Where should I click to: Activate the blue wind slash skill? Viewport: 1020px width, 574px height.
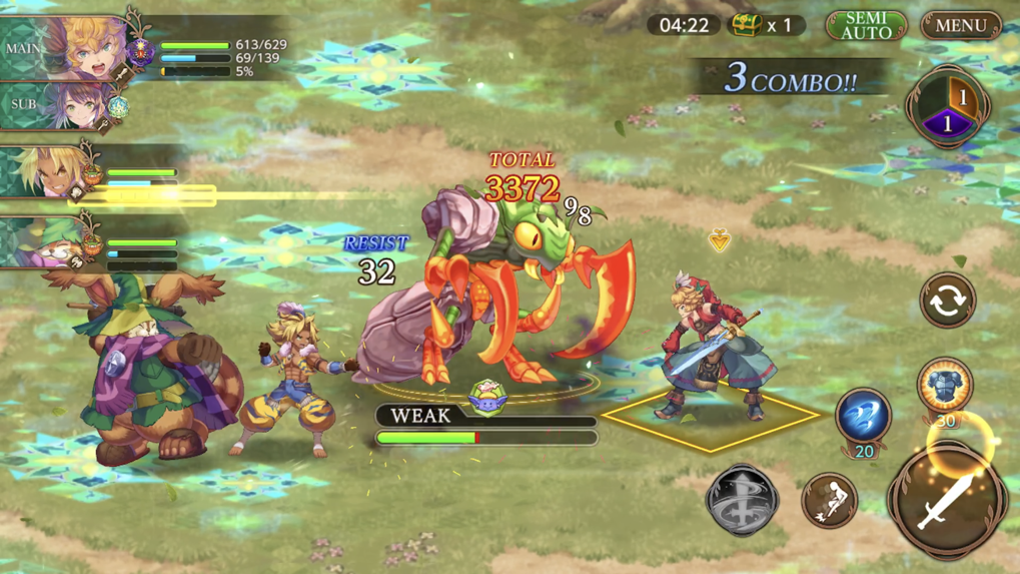pyautogui.click(x=863, y=416)
